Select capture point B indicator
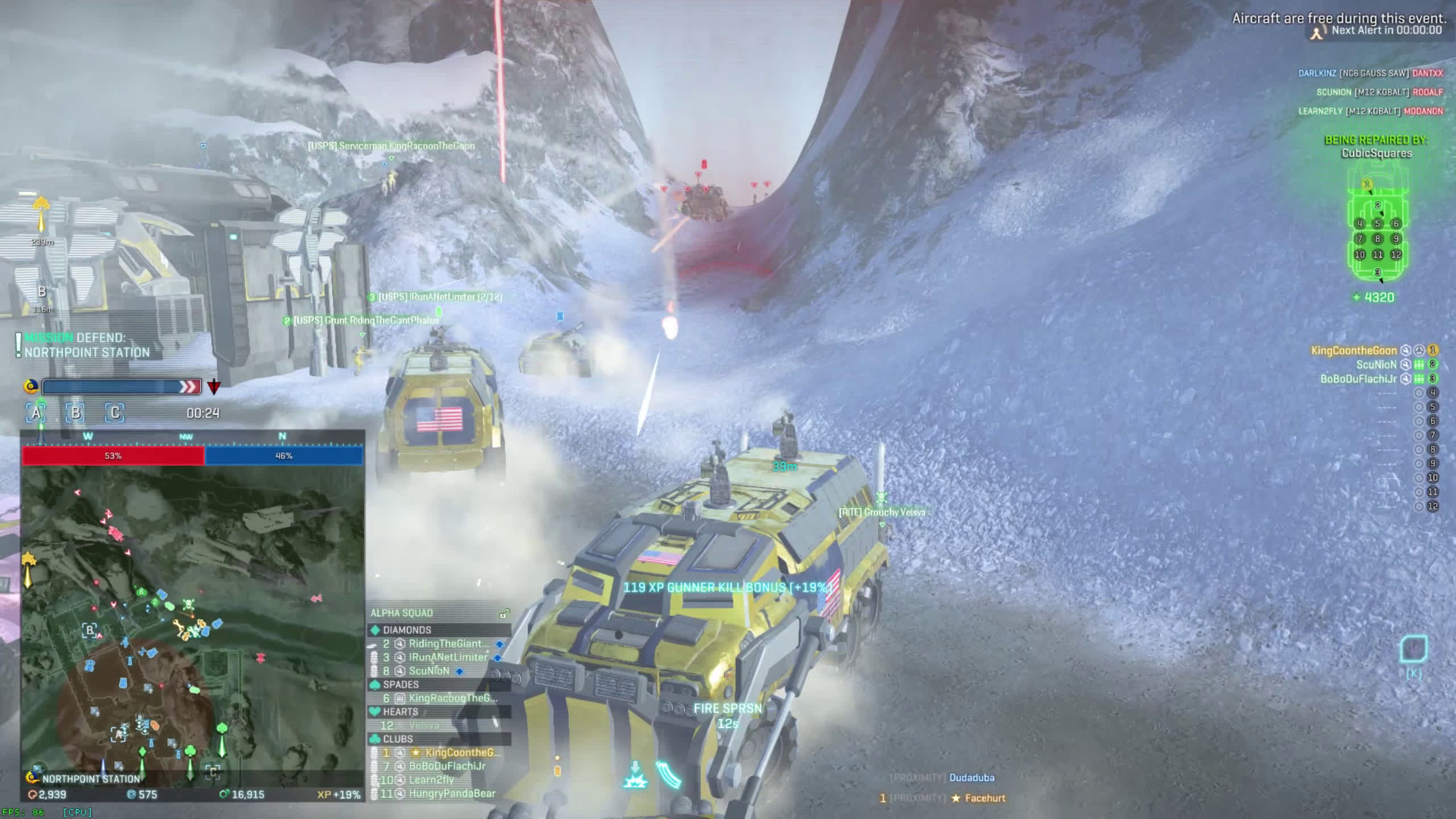1456x819 pixels. point(75,412)
